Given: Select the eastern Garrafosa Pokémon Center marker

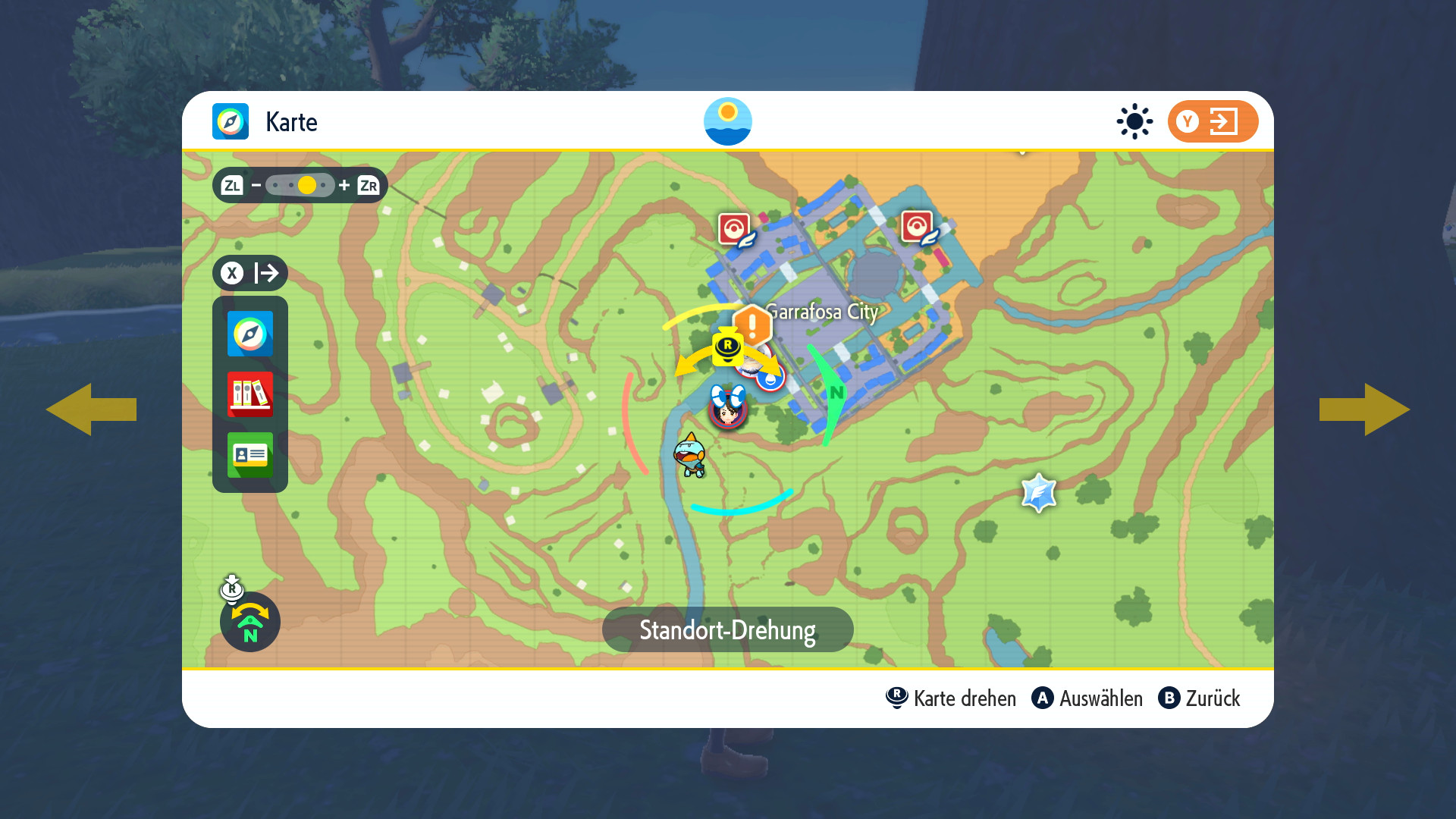Looking at the screenshot, I should [x=918, y=227].
